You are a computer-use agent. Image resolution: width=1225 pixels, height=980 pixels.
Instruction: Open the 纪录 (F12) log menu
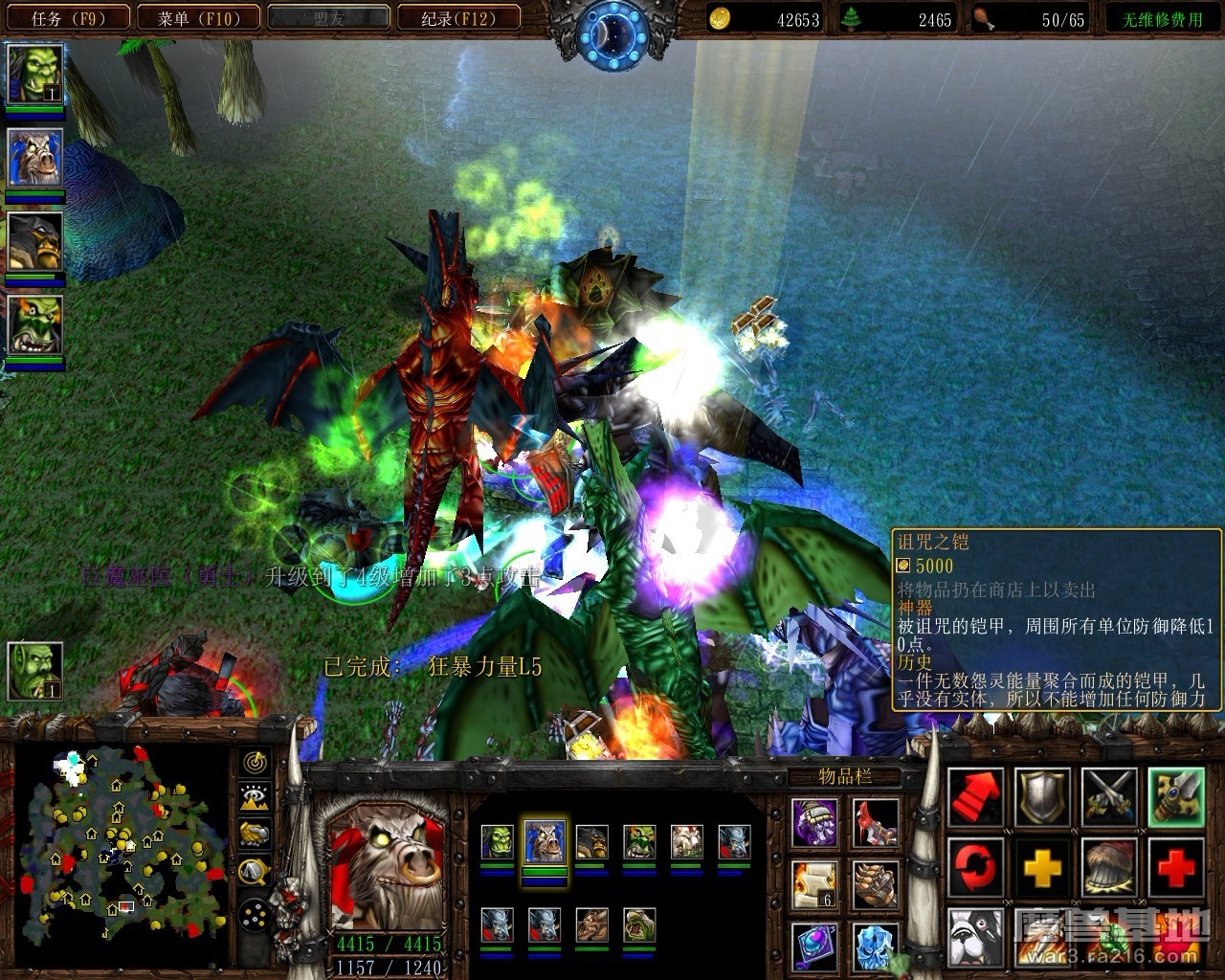point(457,18)
